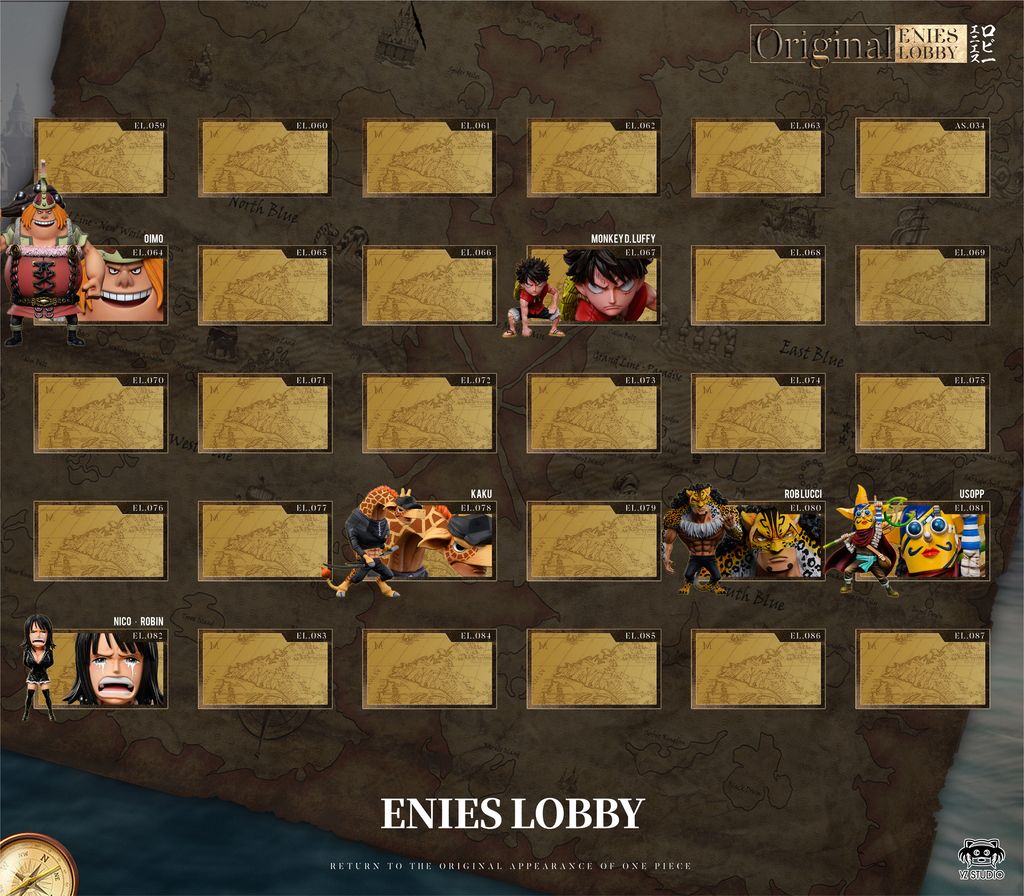Select the empty slot labeled EL.059
The image size is (1024, 896).
(x=100, y=157)
